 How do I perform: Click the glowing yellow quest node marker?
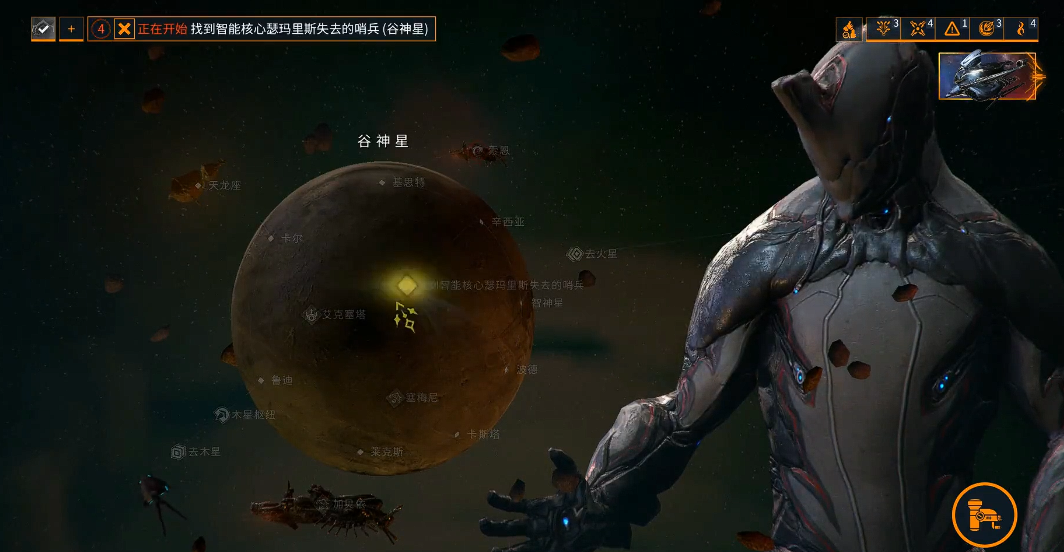click(x=406, y=285)
